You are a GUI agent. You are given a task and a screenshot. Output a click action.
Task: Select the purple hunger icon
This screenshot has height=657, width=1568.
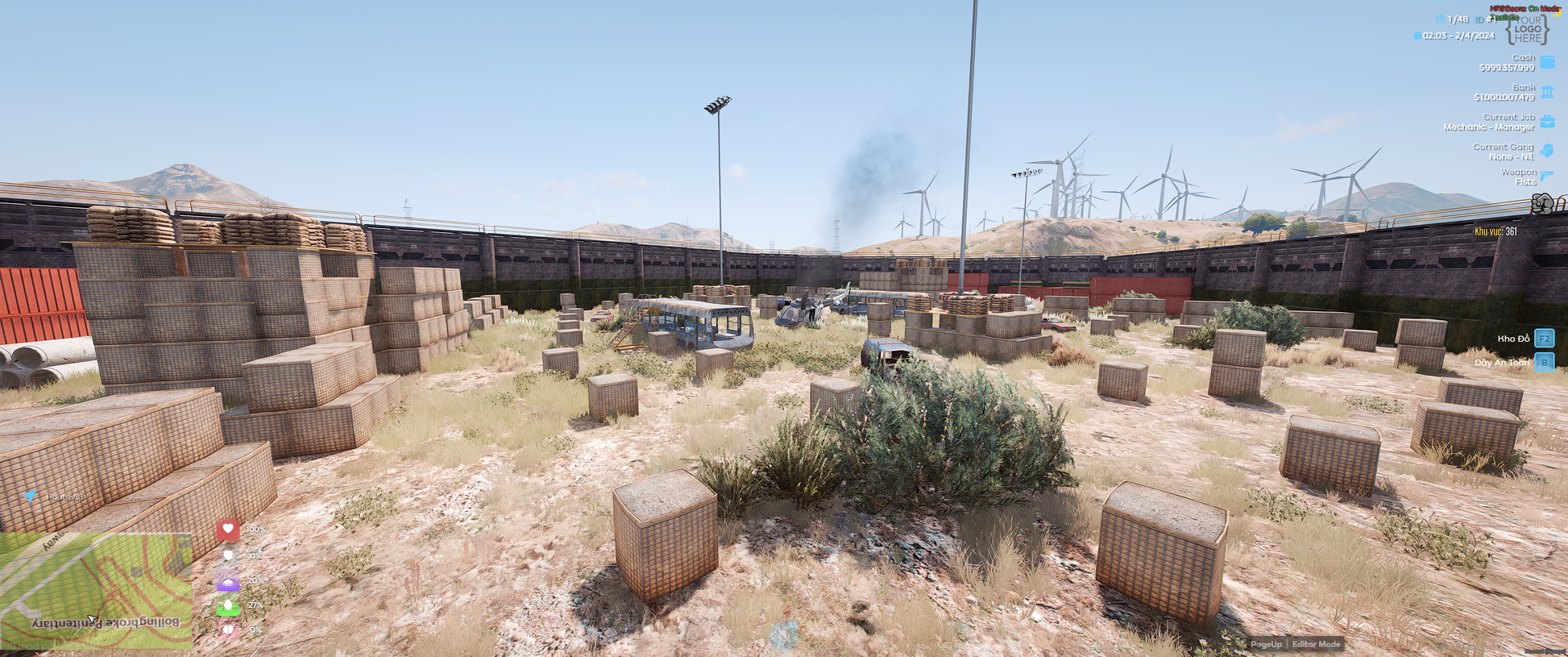coord(228,580)
